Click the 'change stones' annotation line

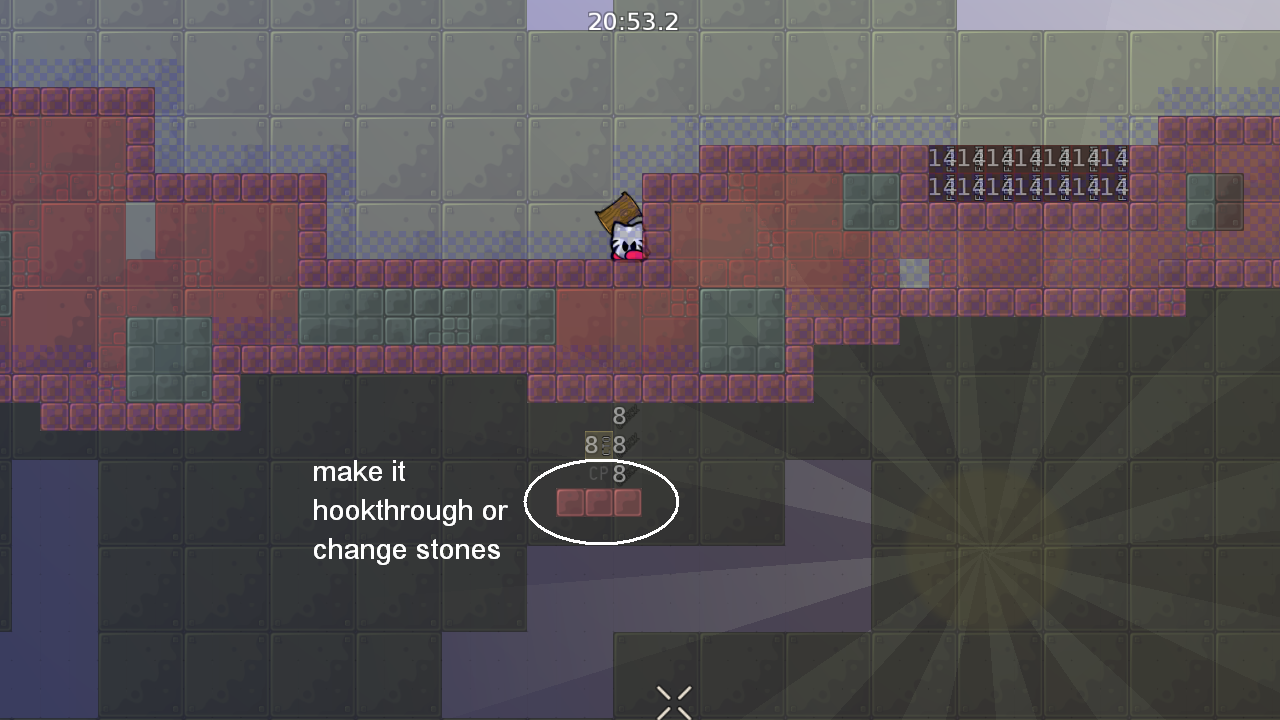point(407,549)
